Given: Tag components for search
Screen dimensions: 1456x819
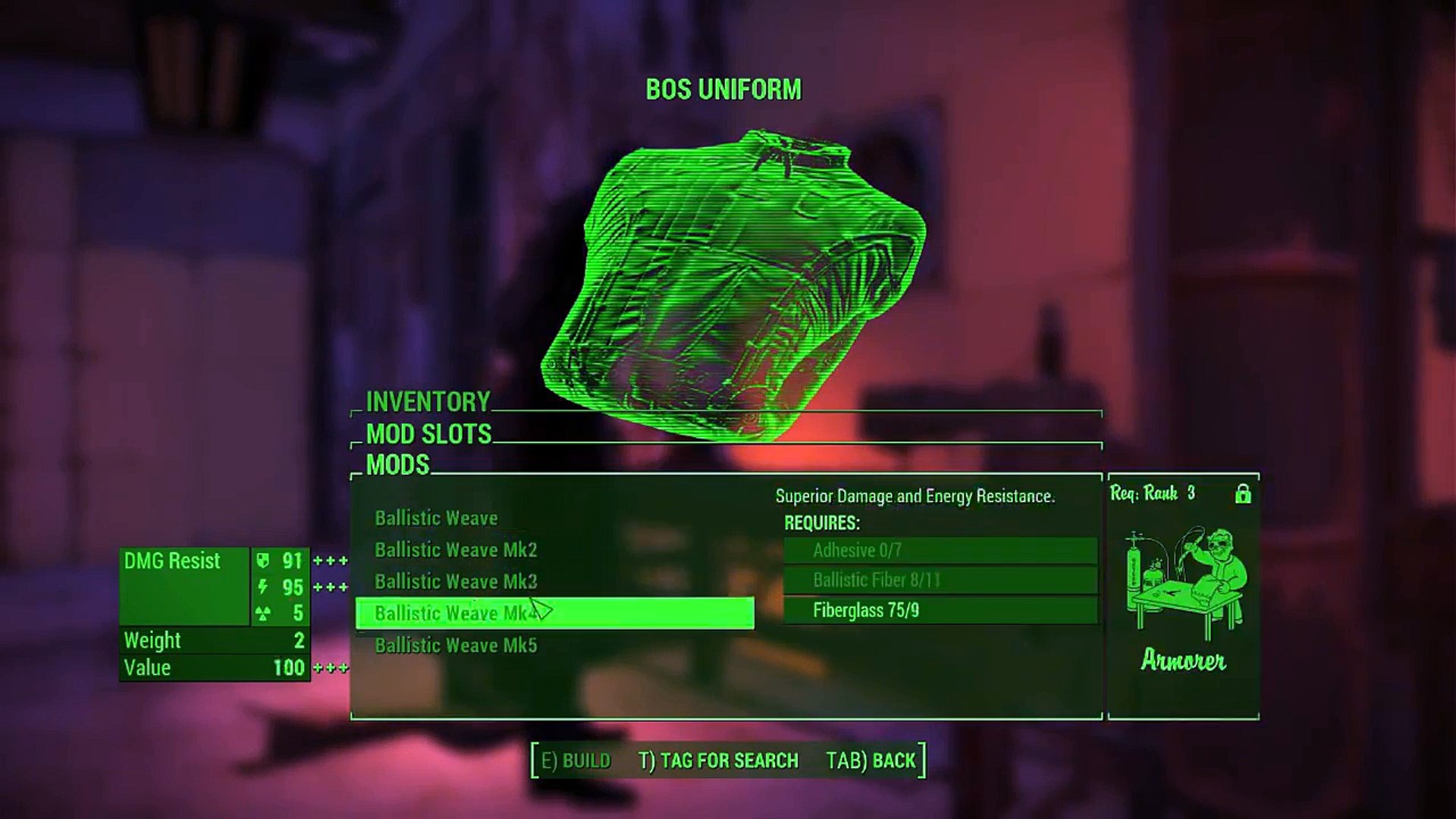Looking at the screenshot, I should coord(718,761).
